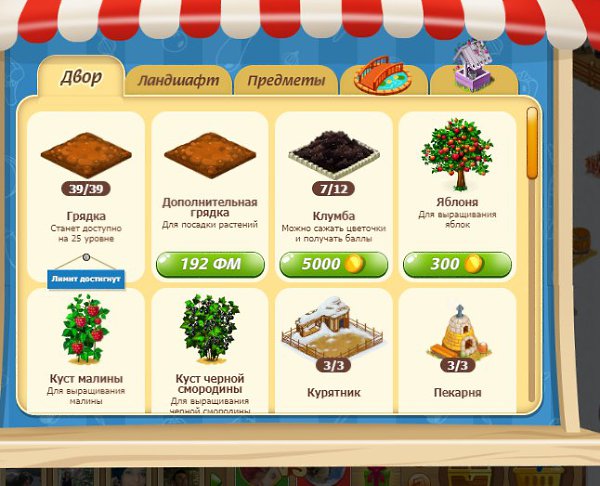The height and width of the screenshot is (486, 600).
Task: Buy extra garden bed for 192 ФМ
Action: pyautogui.click(x=210, y=264)
